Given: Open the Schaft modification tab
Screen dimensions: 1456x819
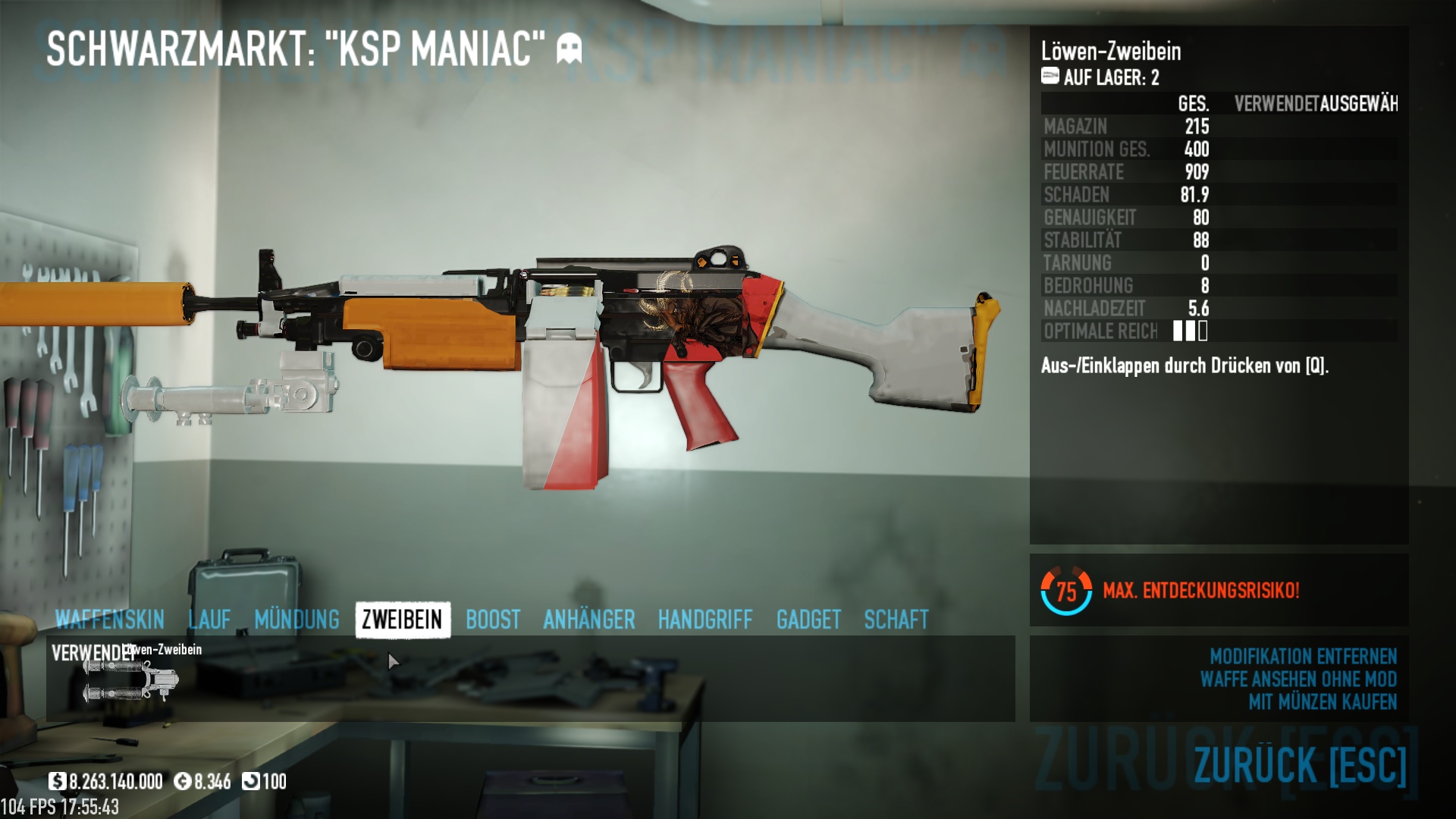Looking at the screenshot, I should point(896,620).
